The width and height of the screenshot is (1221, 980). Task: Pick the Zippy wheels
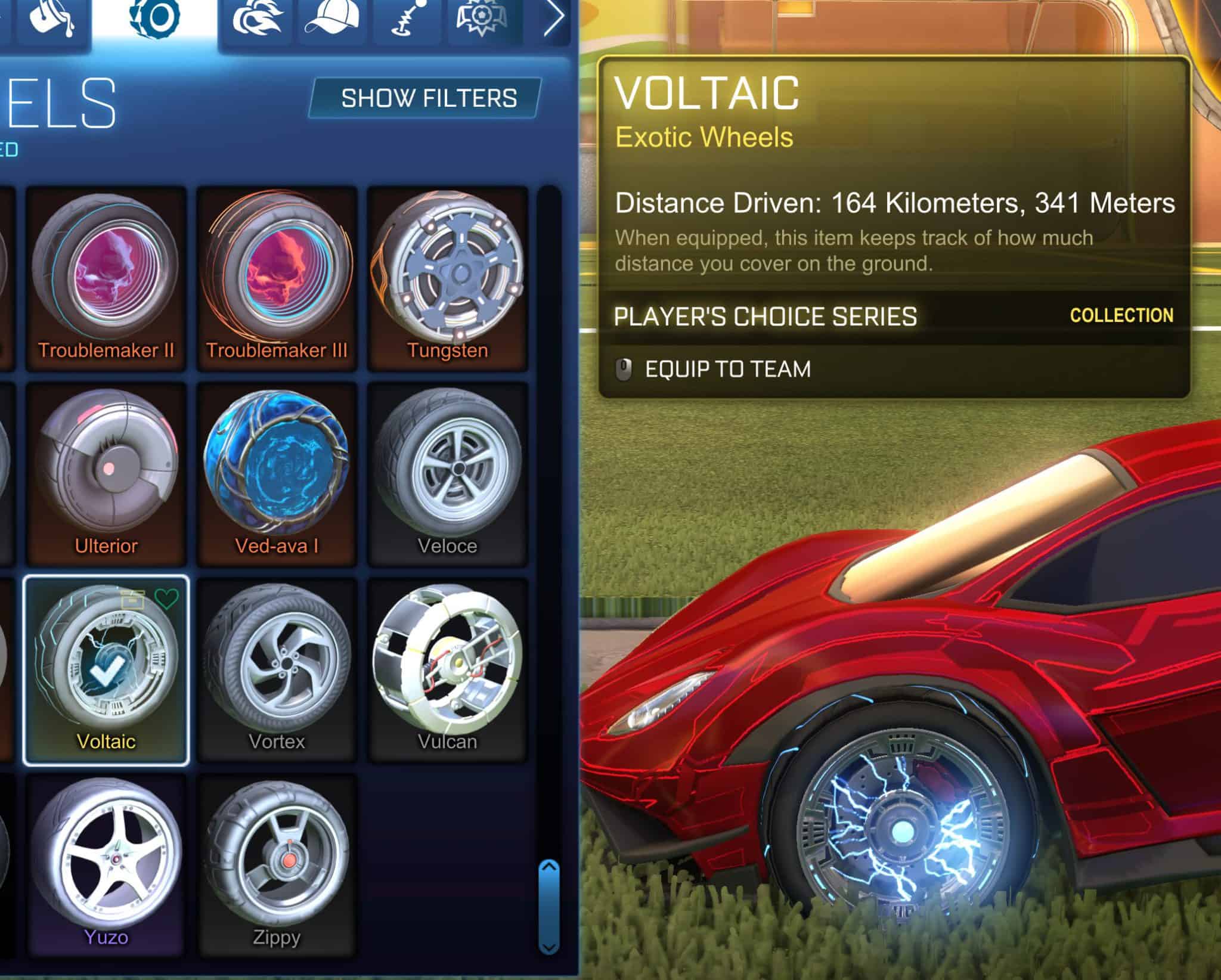(x=277, y=864)
